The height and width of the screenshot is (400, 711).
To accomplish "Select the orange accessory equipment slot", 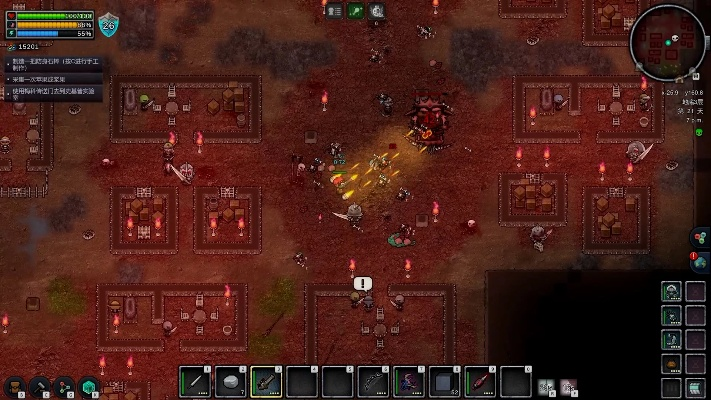I will [x=671, y=363].
